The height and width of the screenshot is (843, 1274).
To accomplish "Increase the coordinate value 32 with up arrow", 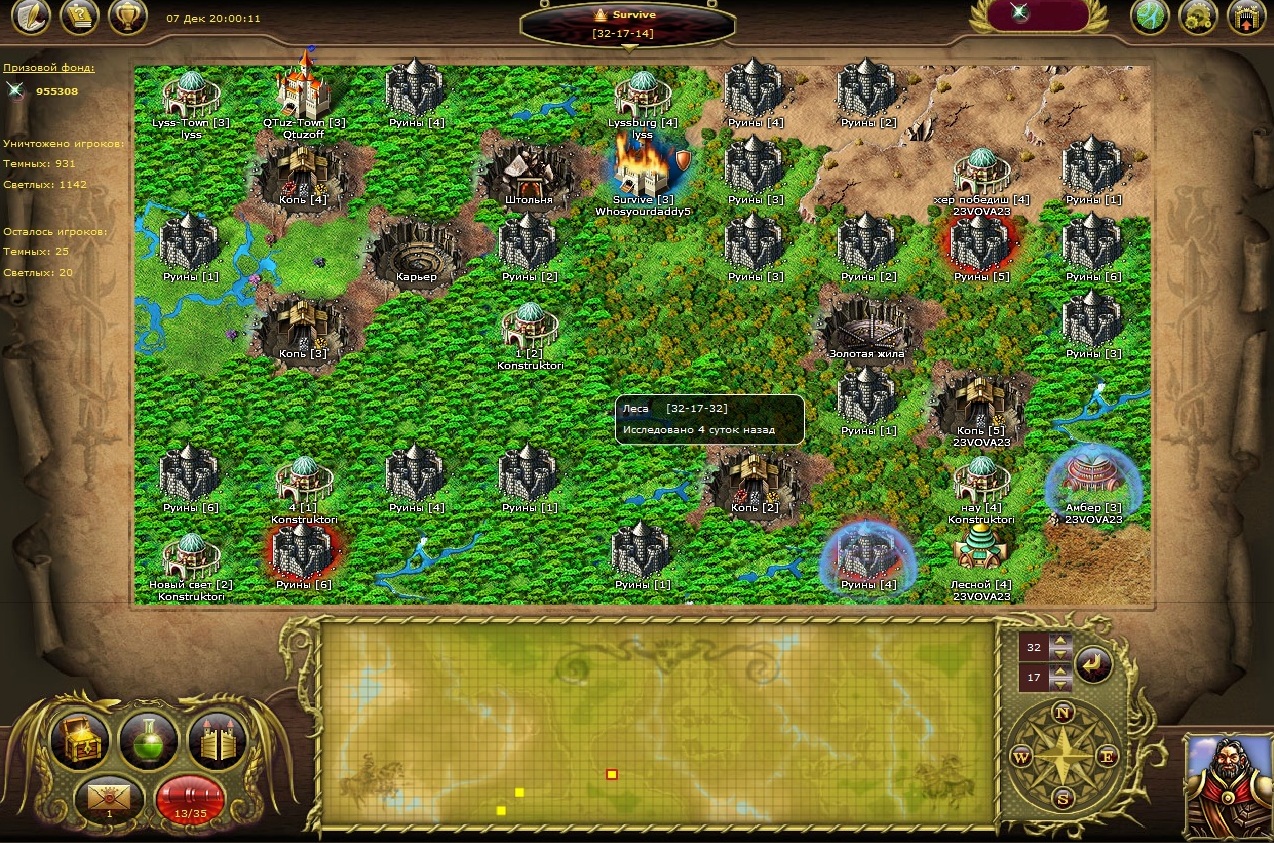I will (1060, 641).
